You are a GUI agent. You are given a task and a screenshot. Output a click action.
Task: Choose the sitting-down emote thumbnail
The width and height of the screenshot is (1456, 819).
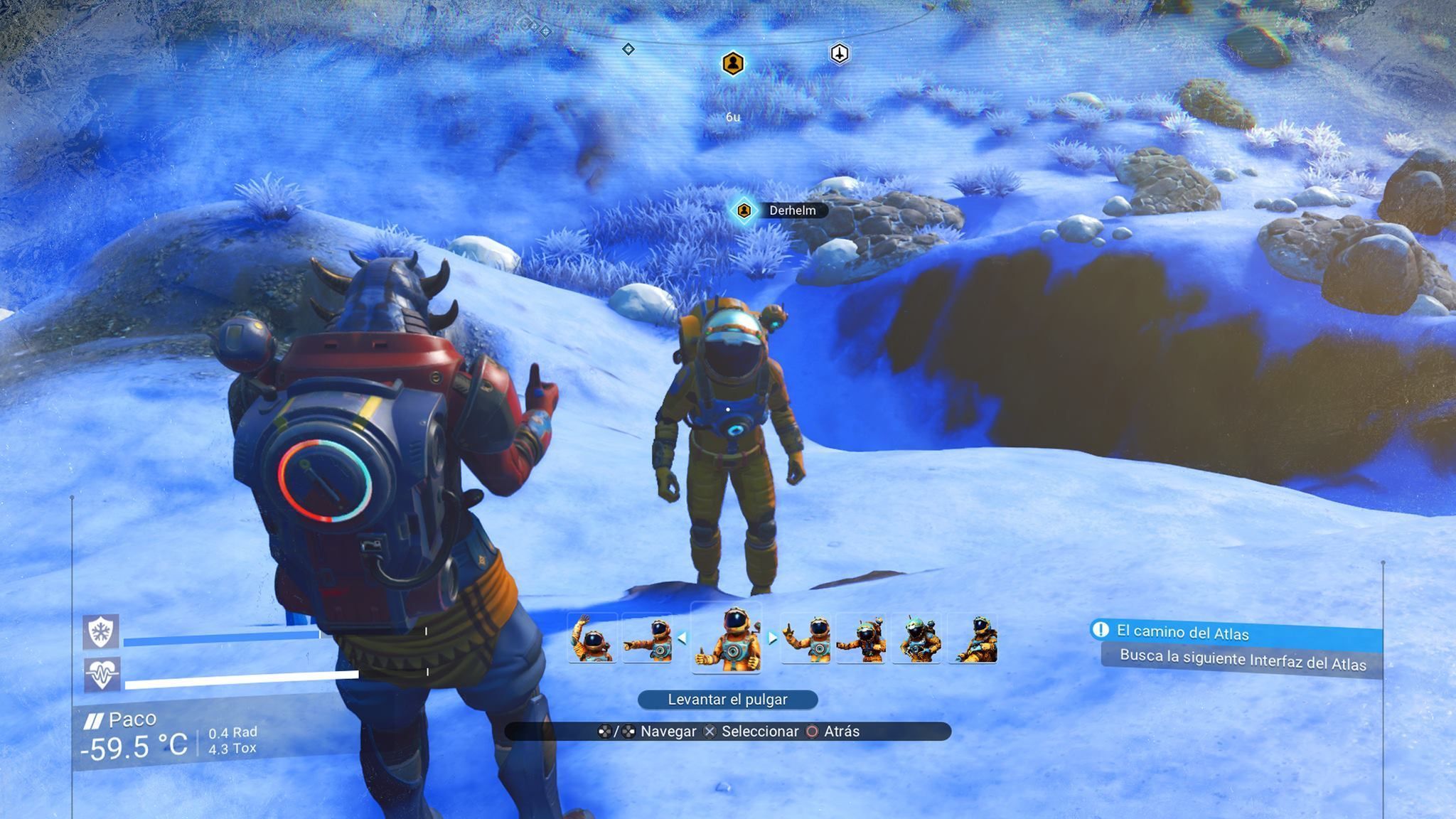[x=973, y=638]
